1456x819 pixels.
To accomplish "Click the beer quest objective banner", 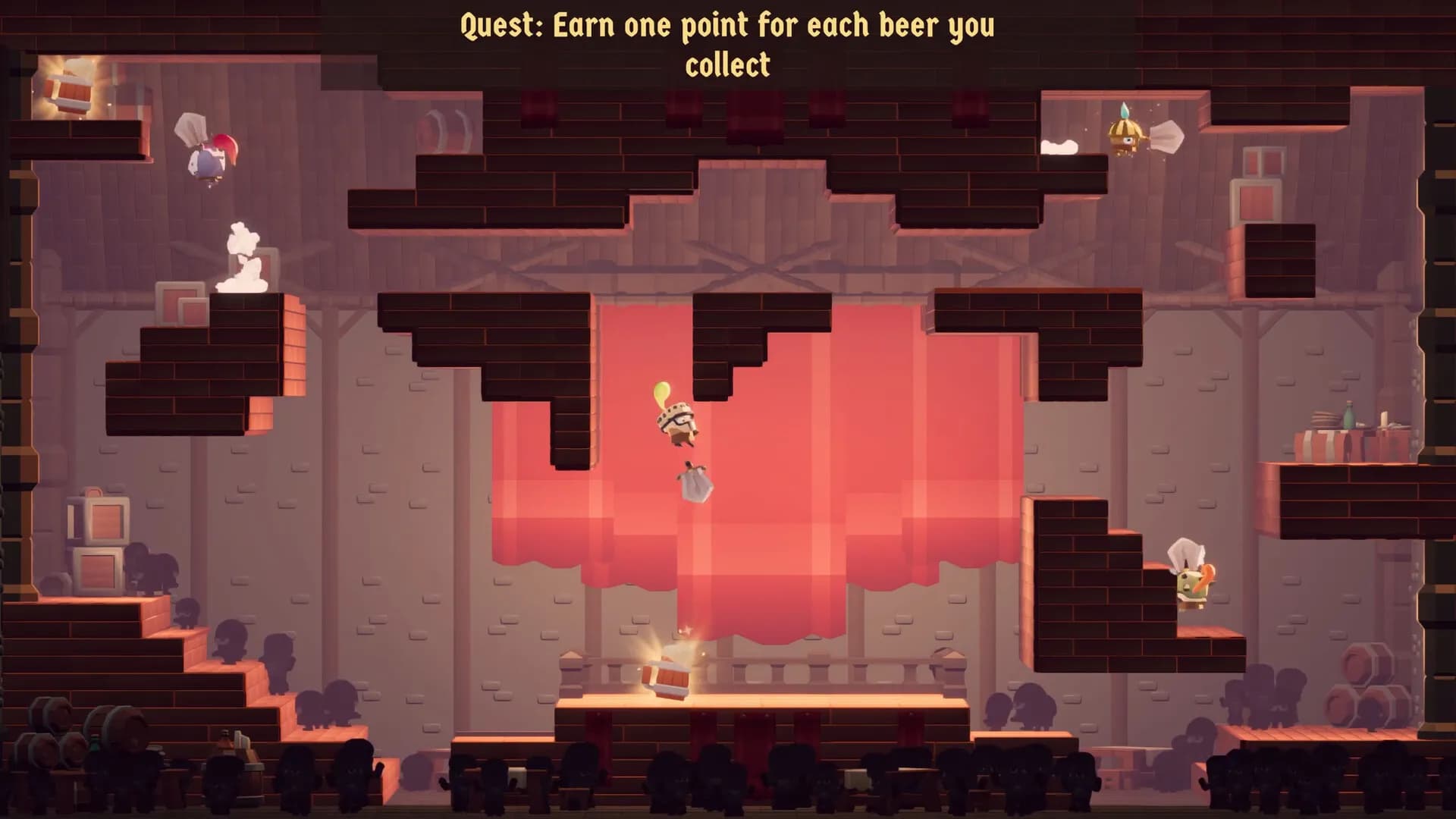I will pos(727,45).
